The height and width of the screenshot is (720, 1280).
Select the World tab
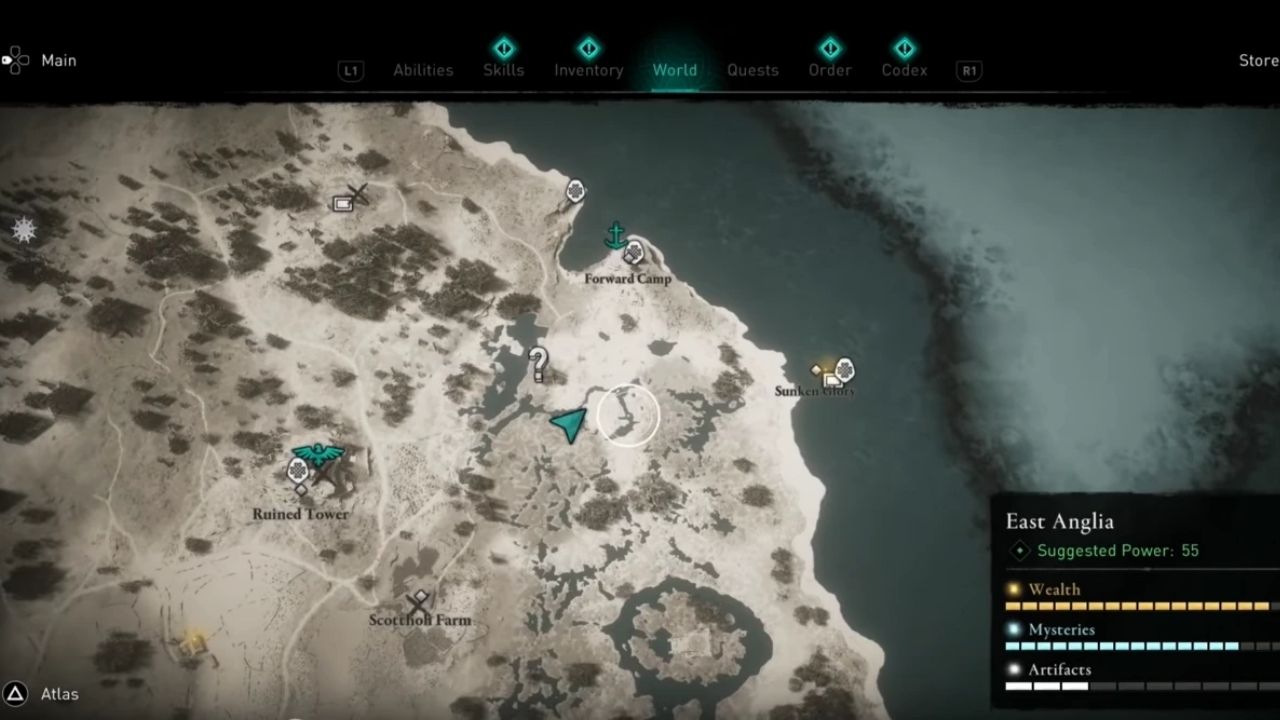[x=675, y=70]
